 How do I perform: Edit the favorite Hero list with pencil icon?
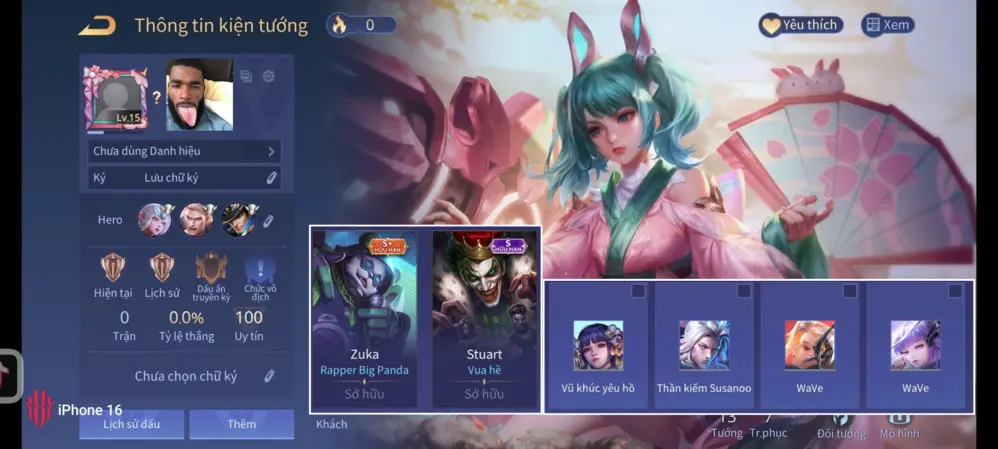tap(268, 220)
